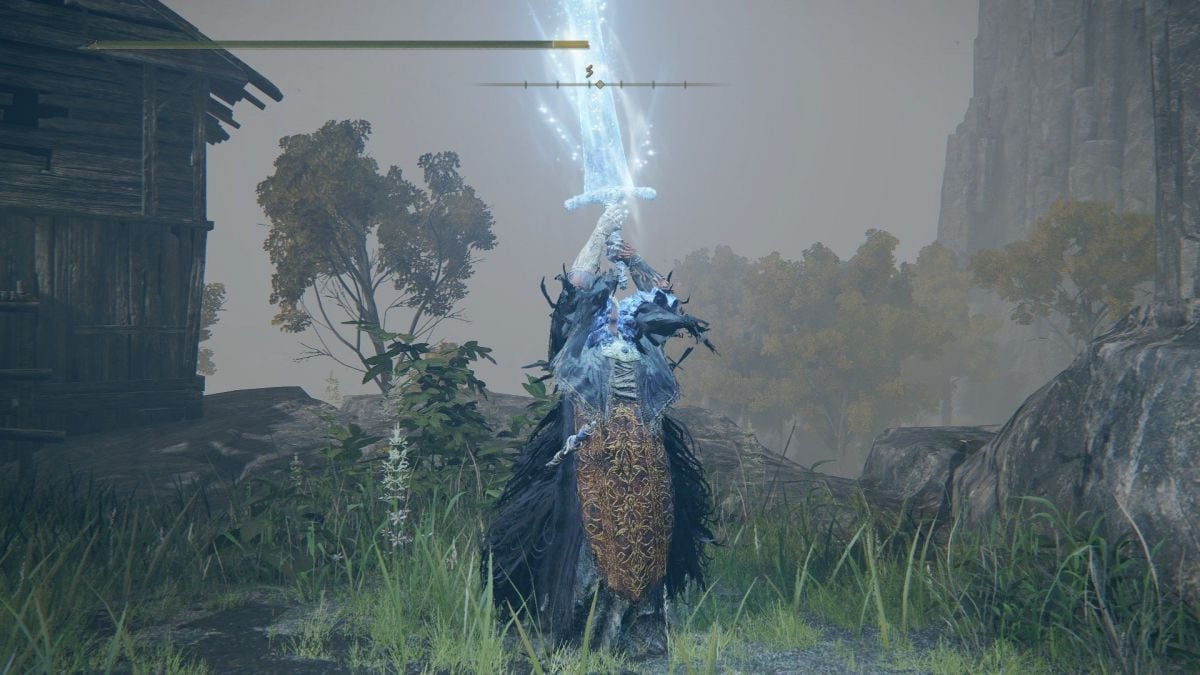Click the compass strip at the top

pos(599,84)
